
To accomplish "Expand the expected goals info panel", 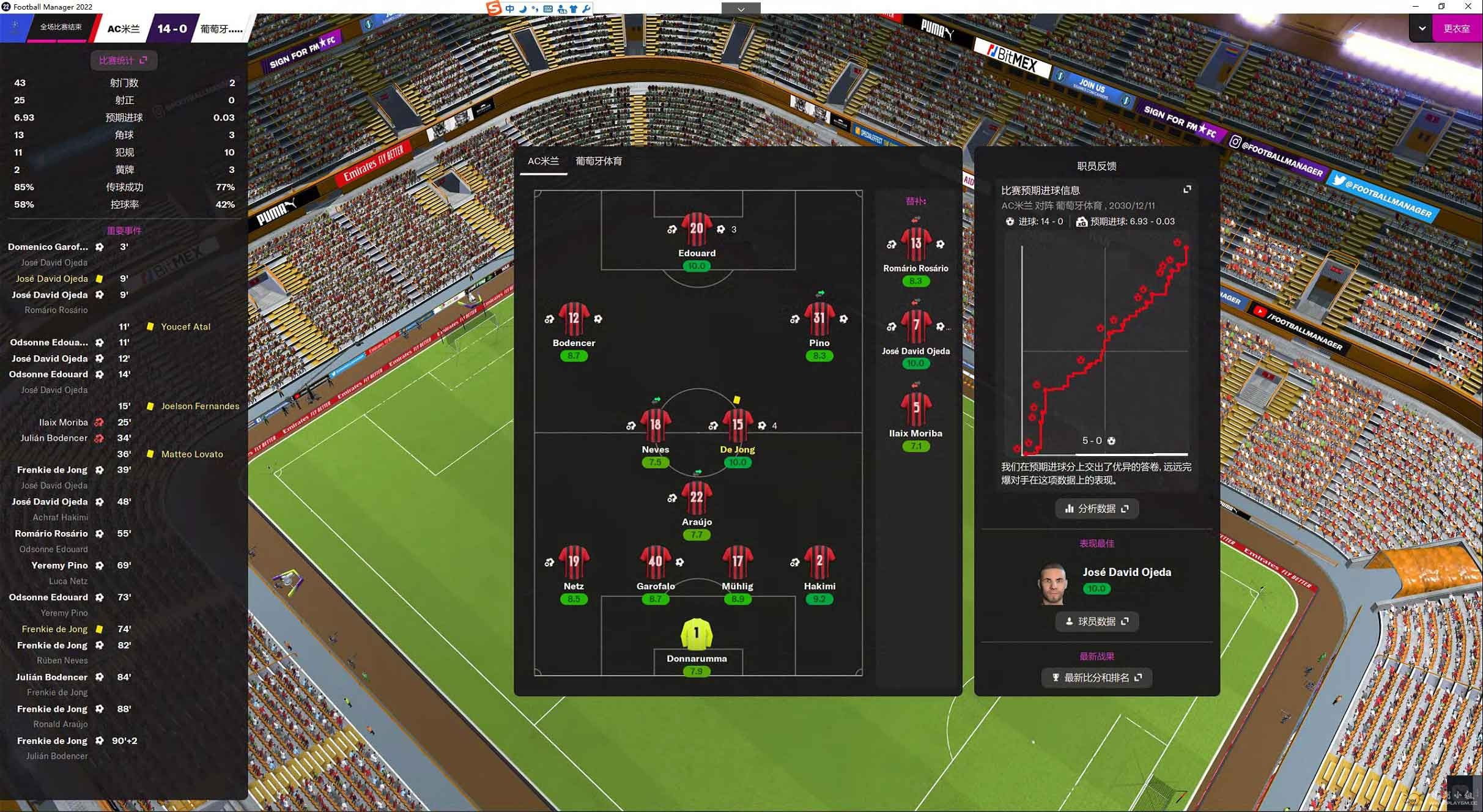I will coord(1187,190).
